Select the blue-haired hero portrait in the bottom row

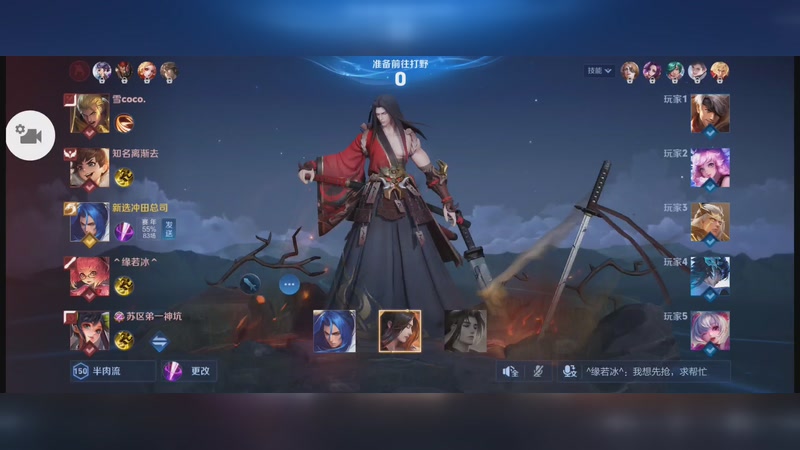(334, 331)
